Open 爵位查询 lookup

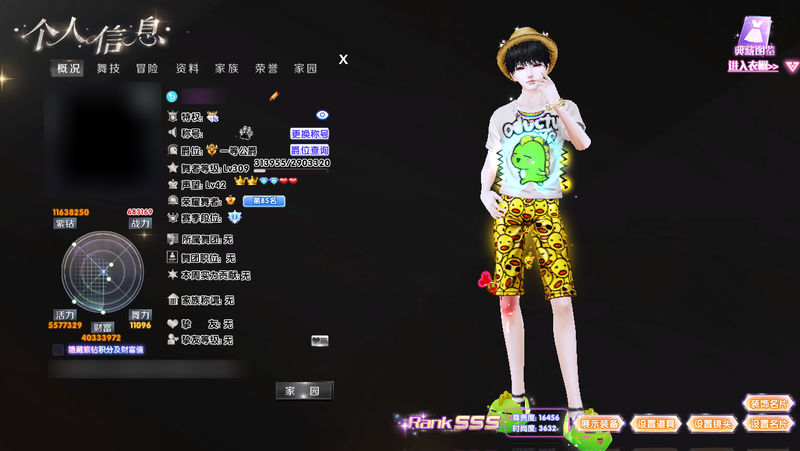309,150
